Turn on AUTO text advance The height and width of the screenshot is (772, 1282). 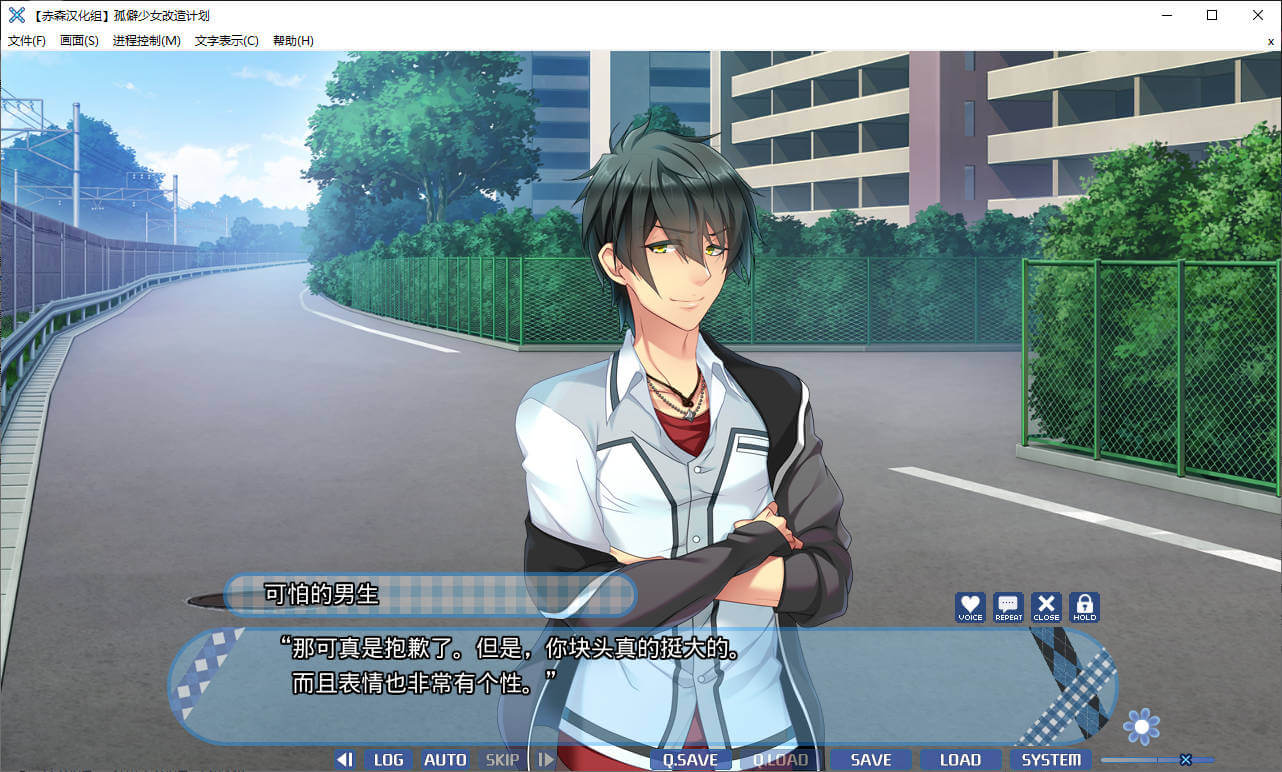445,760
